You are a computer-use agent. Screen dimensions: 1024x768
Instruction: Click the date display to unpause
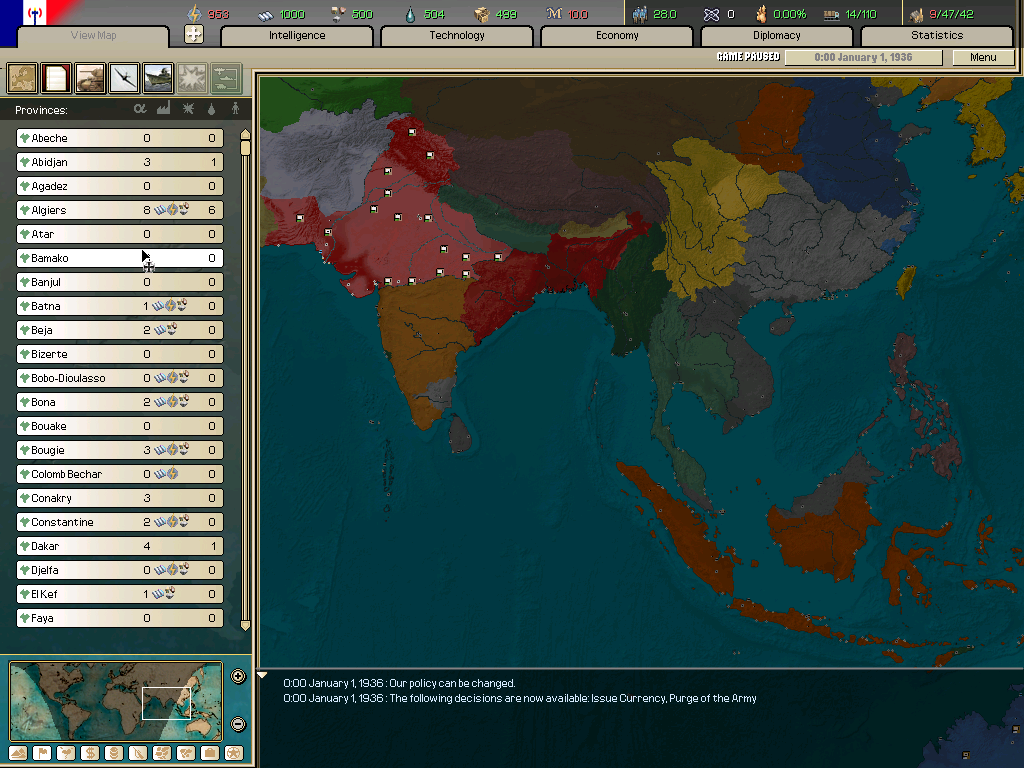pyautogui.click(x=863, y=57)
